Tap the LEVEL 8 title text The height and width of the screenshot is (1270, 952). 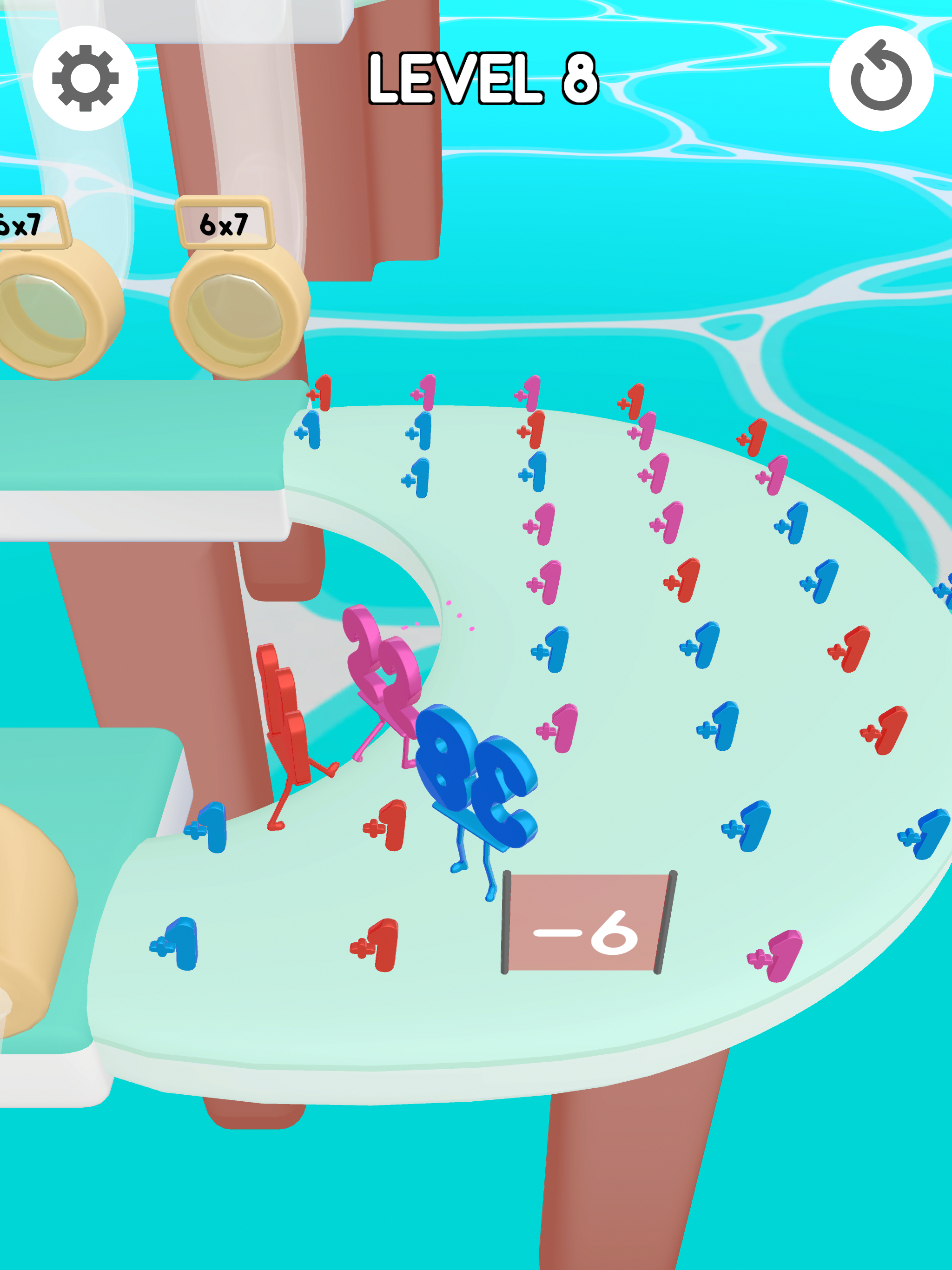pos(483,78)
